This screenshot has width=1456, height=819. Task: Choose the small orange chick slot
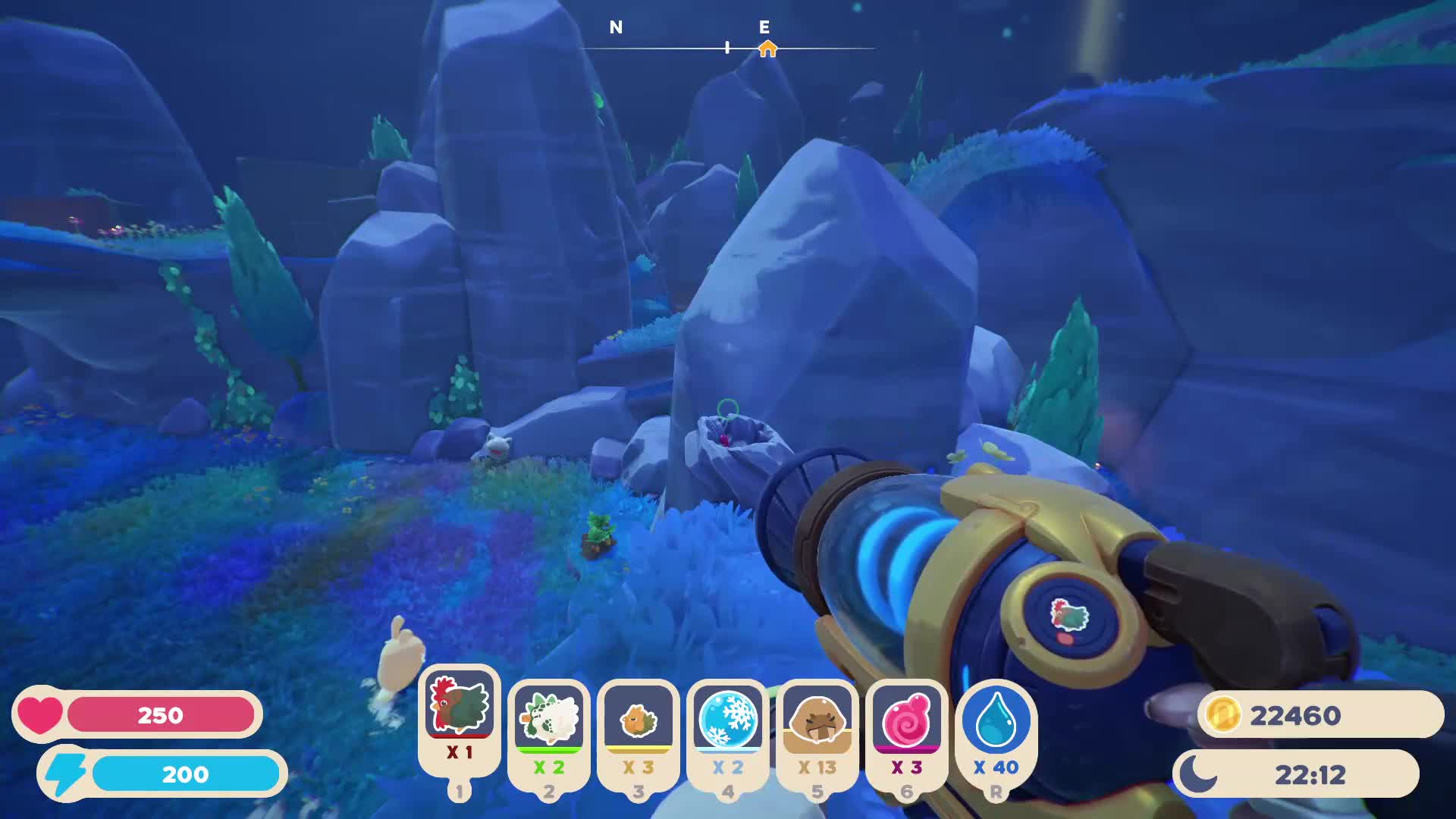[638, 719]
